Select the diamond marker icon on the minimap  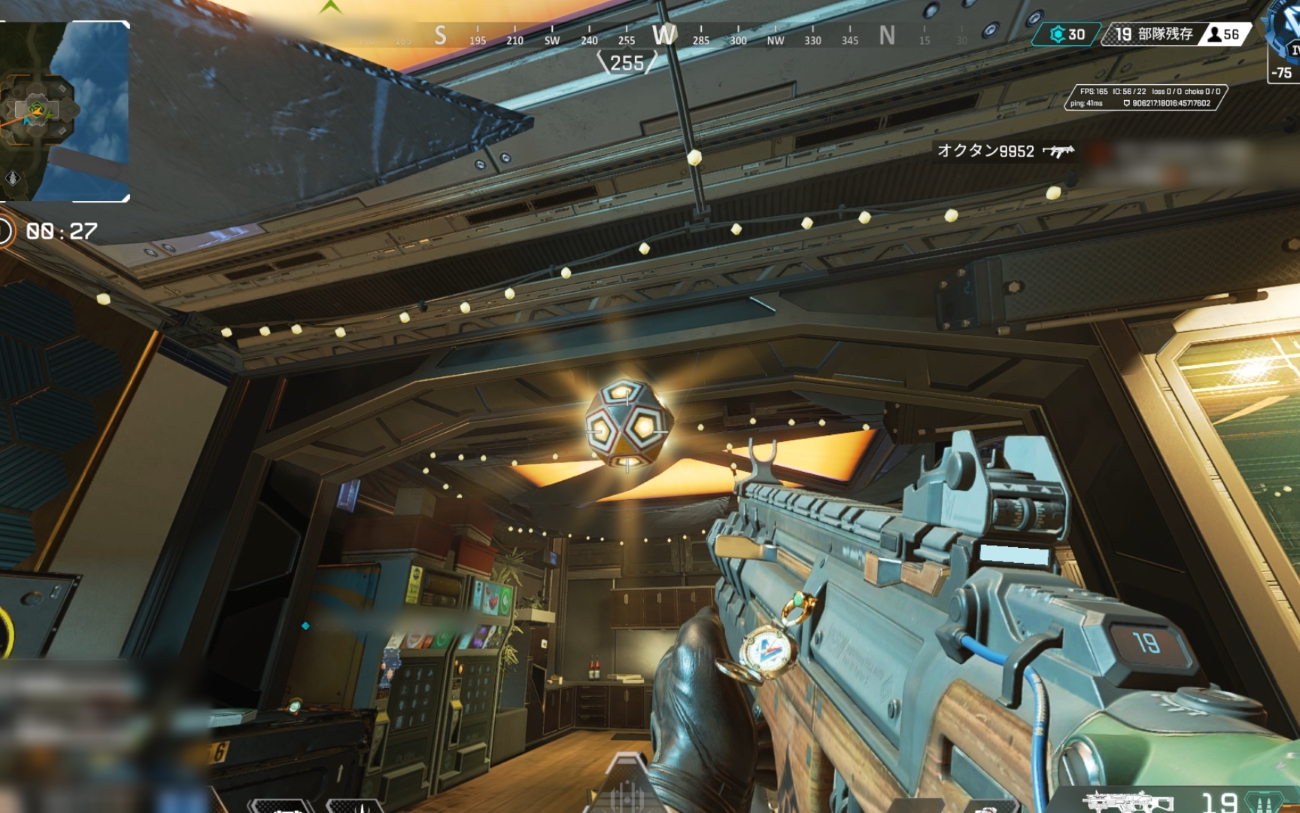coord(12,179)
